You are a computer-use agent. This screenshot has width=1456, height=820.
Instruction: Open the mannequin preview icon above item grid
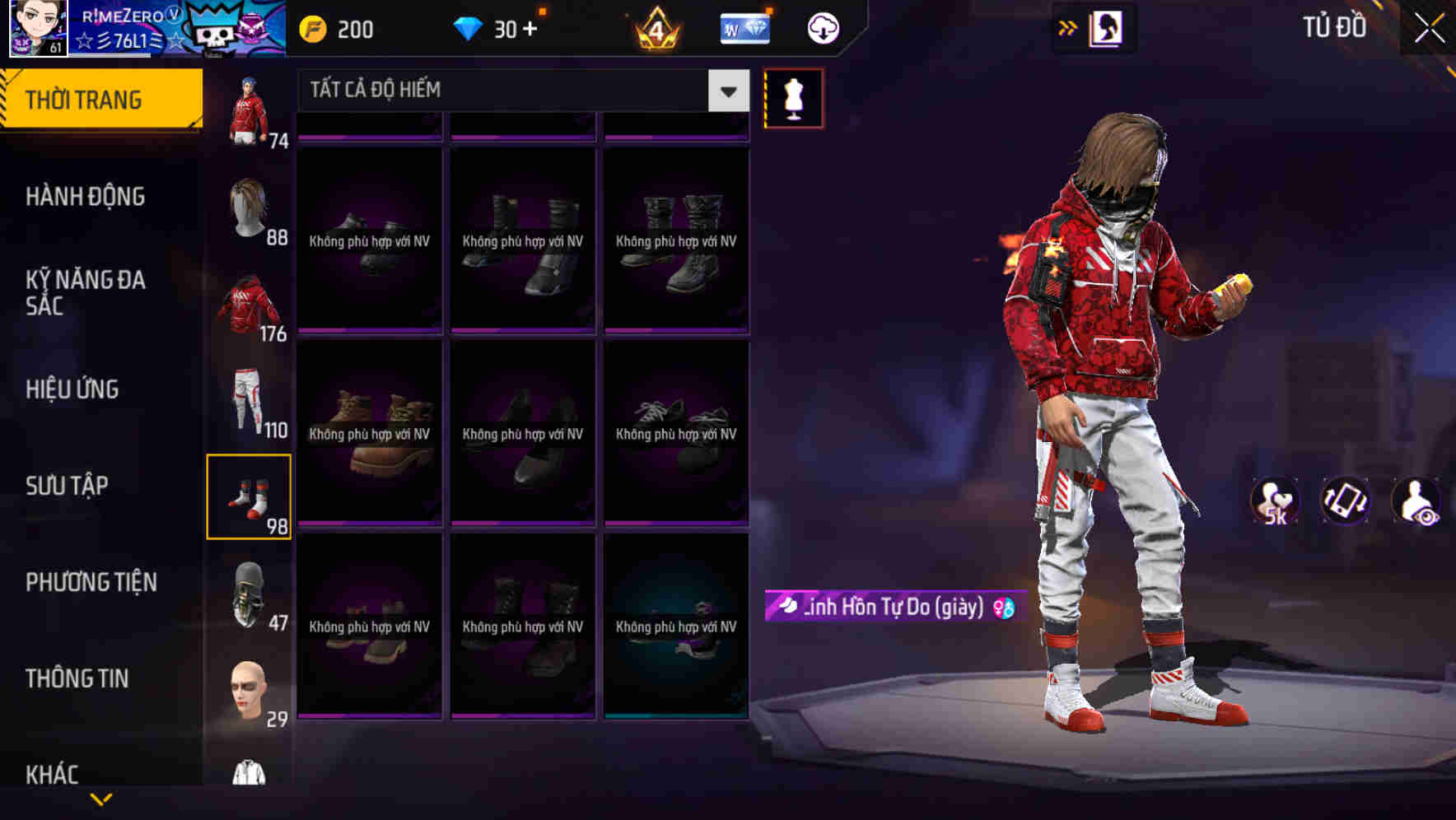point(793,98)
